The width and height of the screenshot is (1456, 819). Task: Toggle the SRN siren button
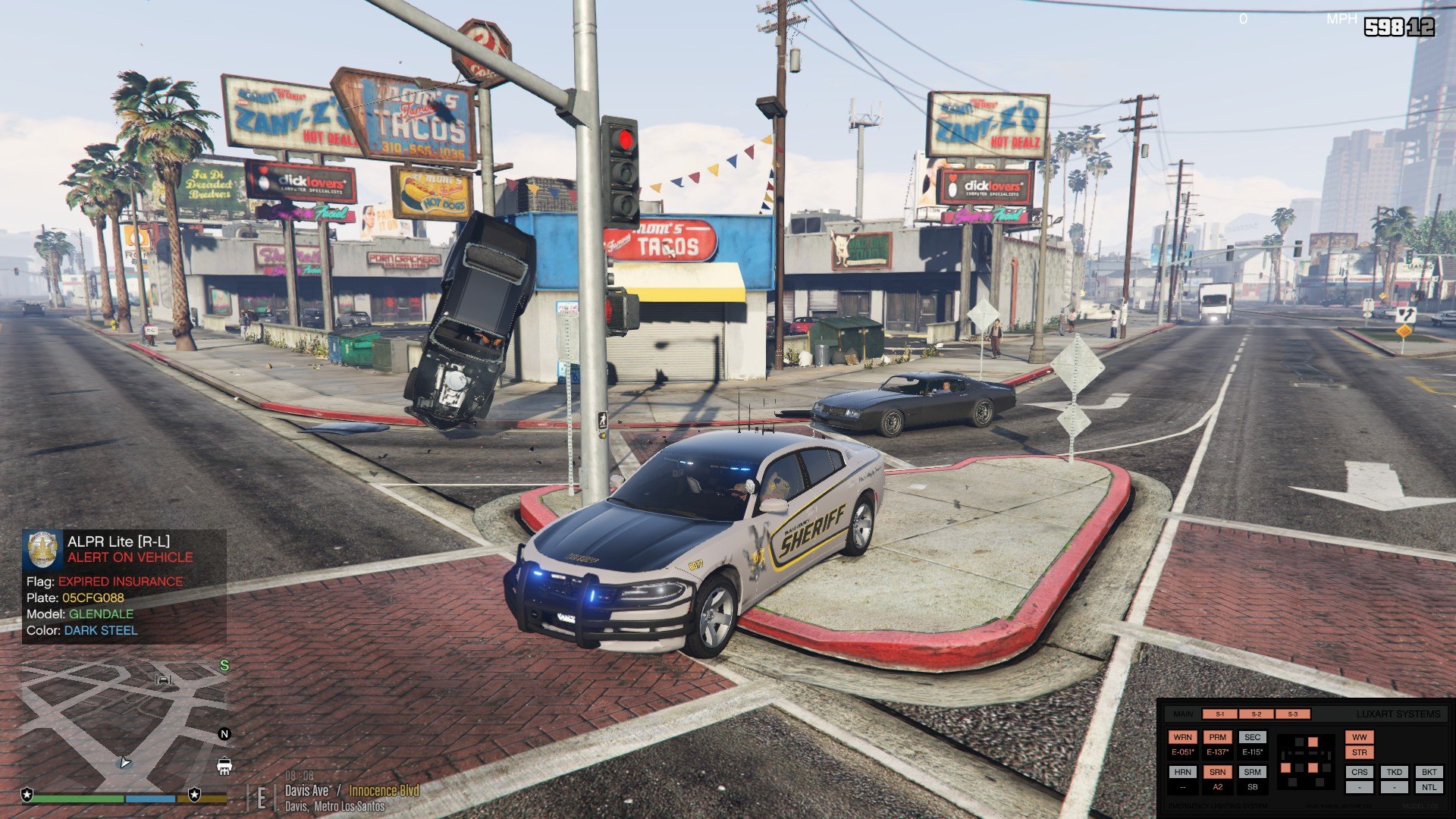point(1217,772)
